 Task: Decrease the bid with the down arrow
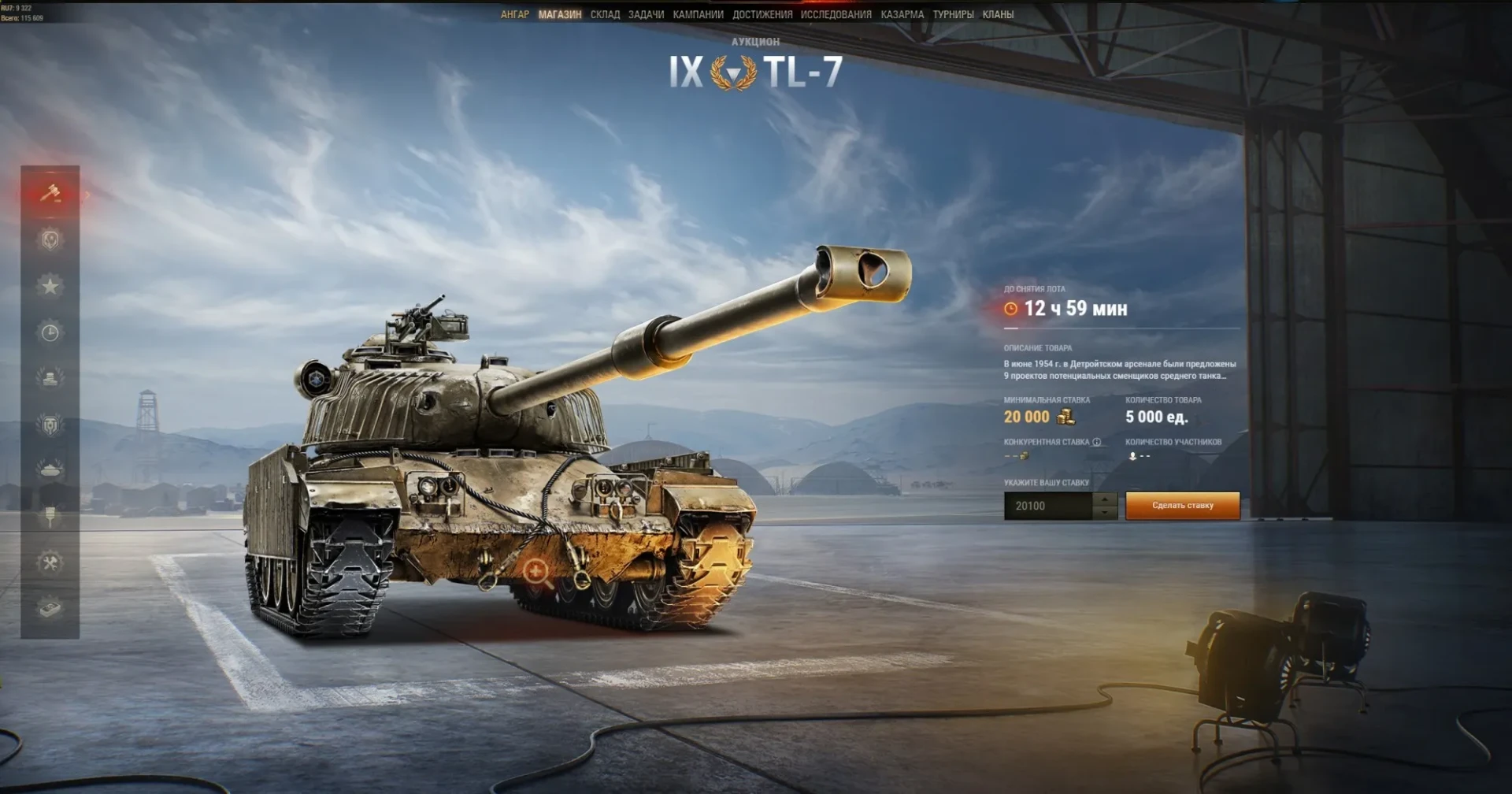pos(1106,513)
